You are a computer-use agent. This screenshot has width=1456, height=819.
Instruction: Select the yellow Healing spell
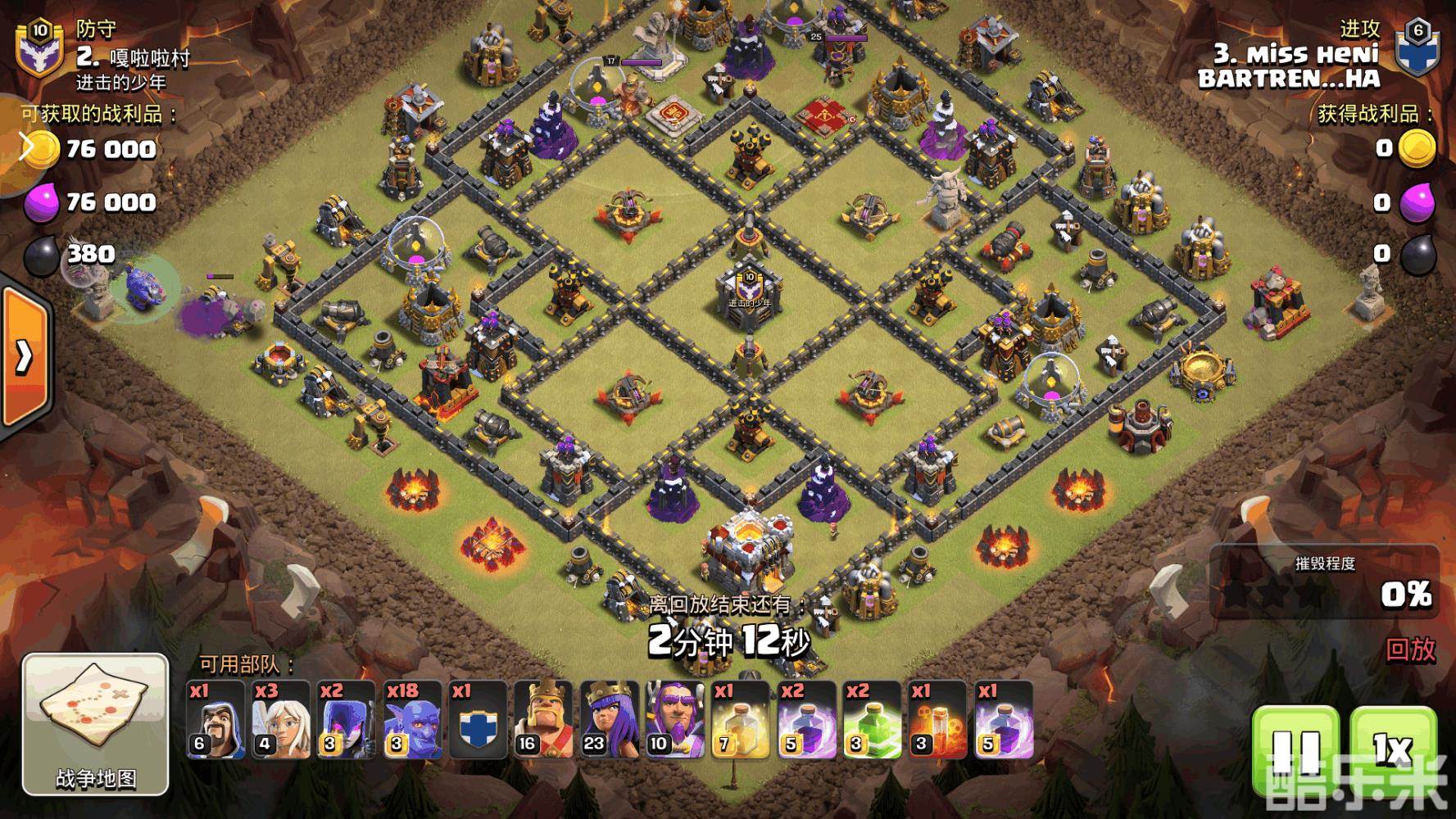point(741,720)
